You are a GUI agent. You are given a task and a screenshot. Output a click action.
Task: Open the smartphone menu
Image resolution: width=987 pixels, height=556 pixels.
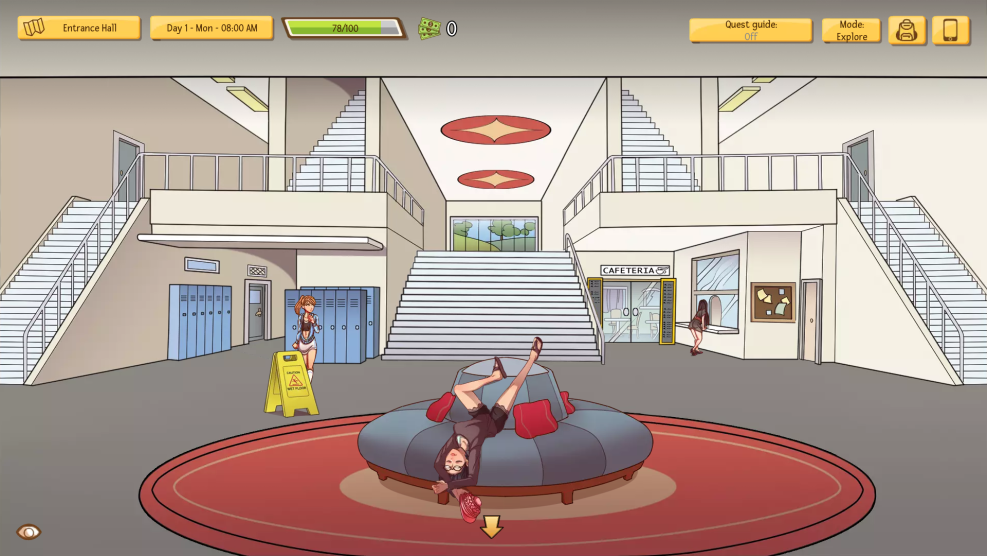(950, 30)
